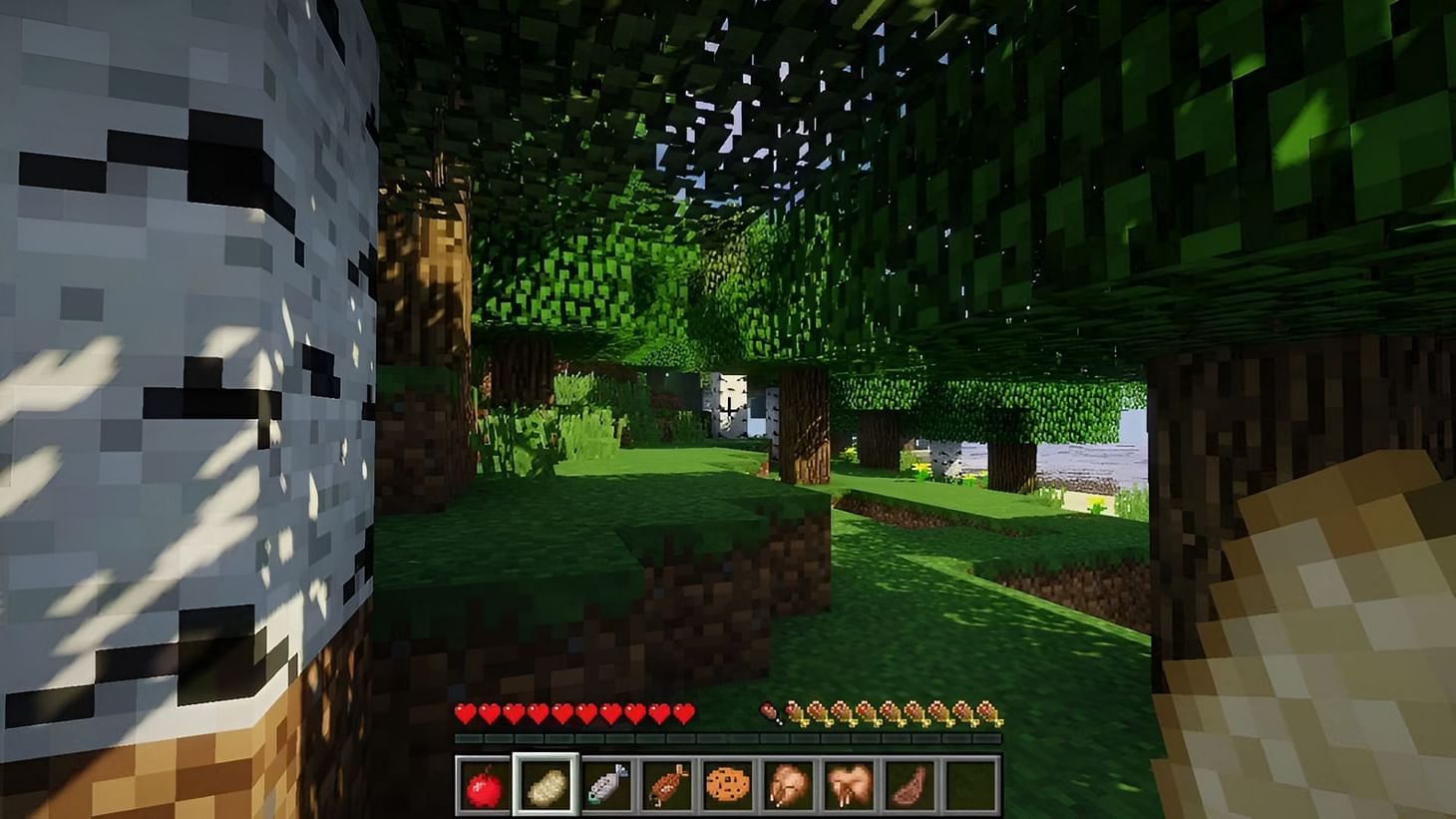Click the partially depleted hunger drumstick icon

tap(767, 712)
